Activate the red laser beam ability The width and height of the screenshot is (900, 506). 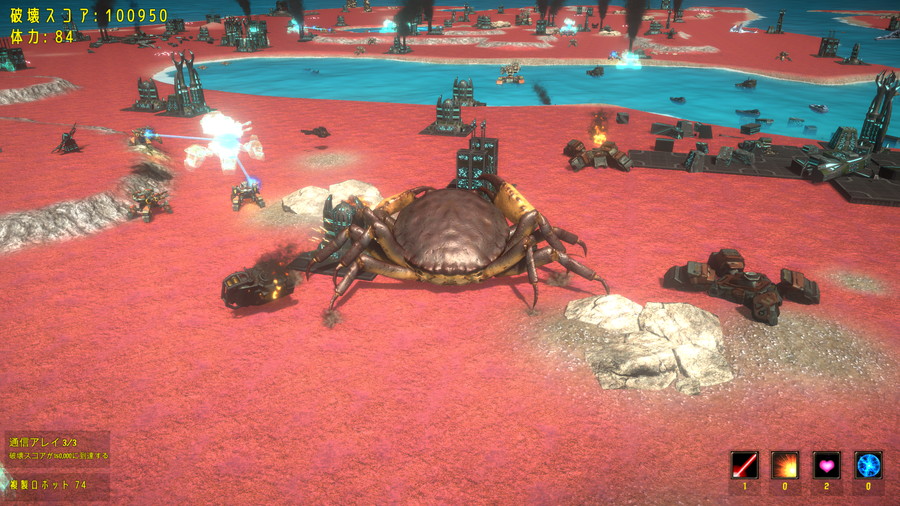point(744,465)
